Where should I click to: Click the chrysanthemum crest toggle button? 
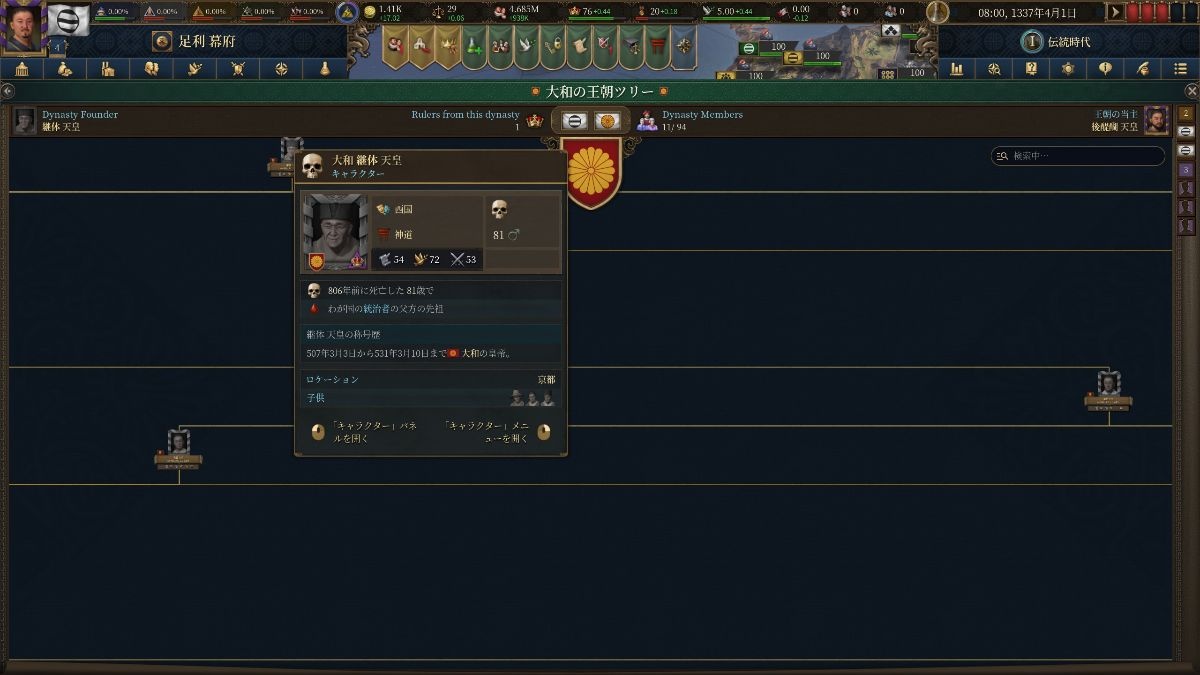pos(607,121)
